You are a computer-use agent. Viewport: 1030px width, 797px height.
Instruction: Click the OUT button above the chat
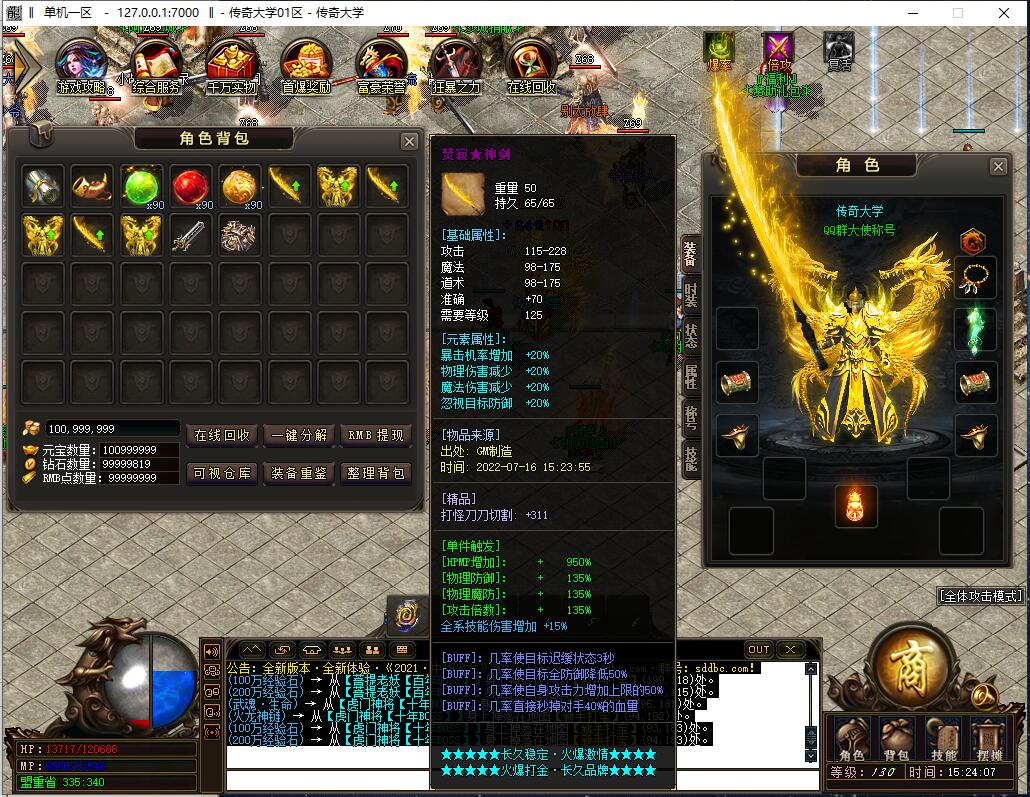pyautogui.click(x=759, y=650)
